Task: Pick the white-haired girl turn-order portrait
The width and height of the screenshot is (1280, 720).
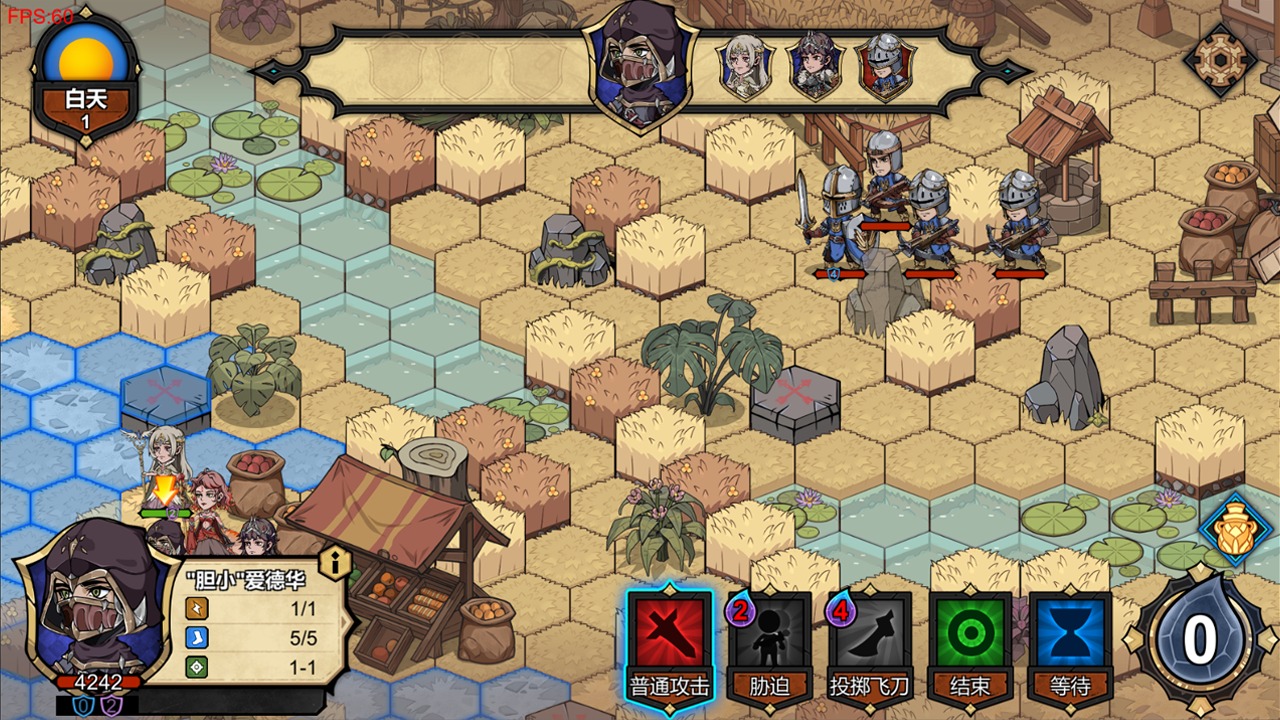Action: (x=745, y=67)
